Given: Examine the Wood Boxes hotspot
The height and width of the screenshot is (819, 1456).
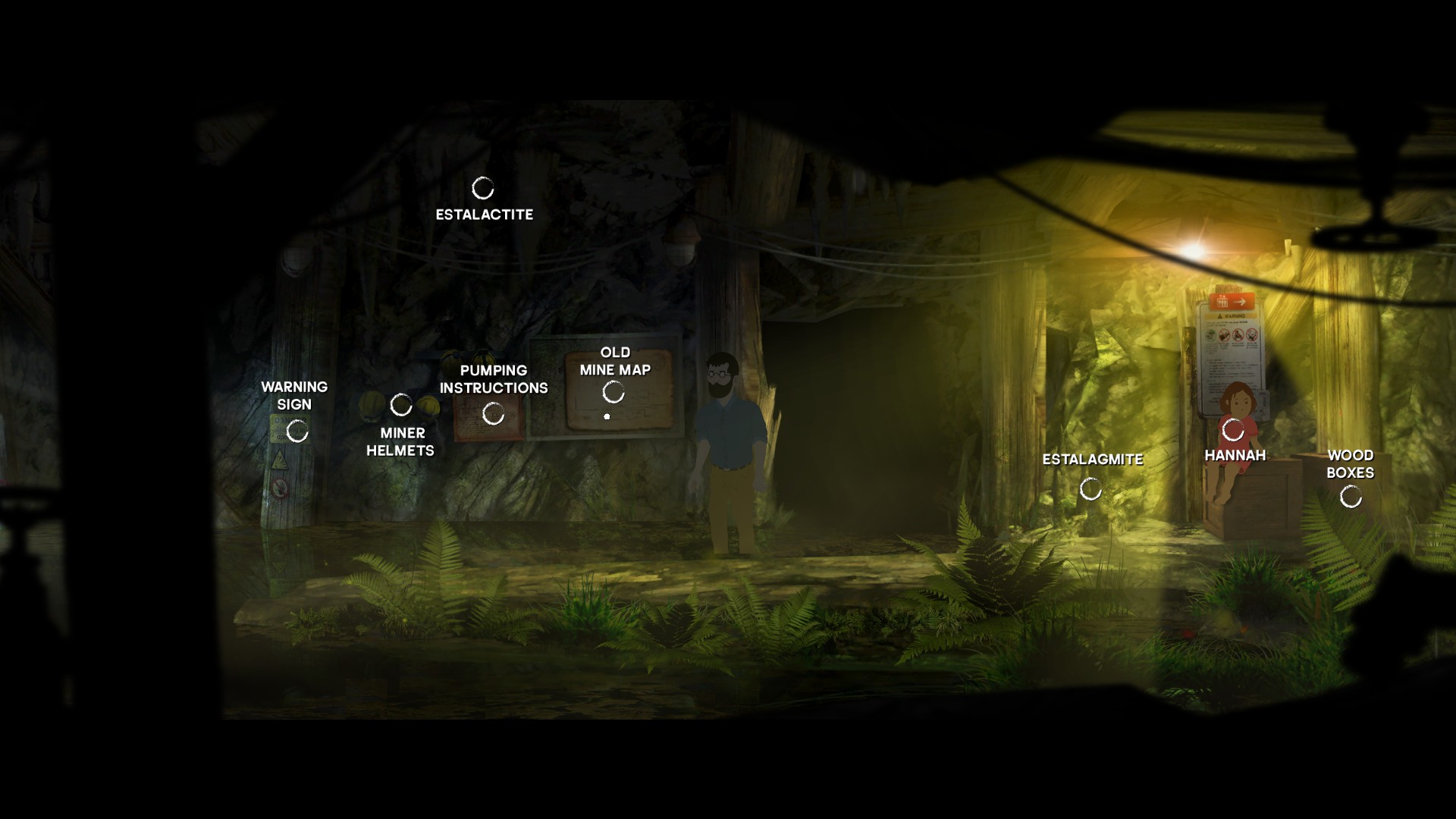Looking at the screenshot, I should [x=1351, y=497].
